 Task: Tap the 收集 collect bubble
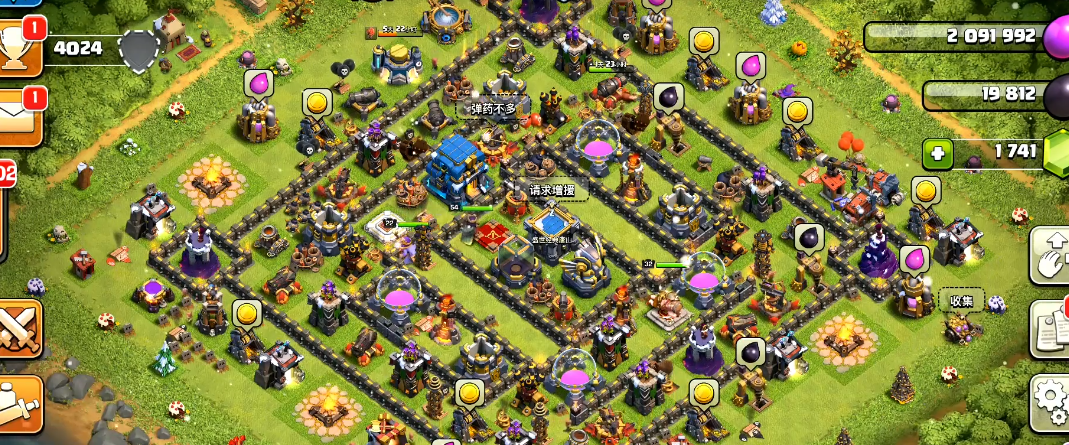point(962,300)
